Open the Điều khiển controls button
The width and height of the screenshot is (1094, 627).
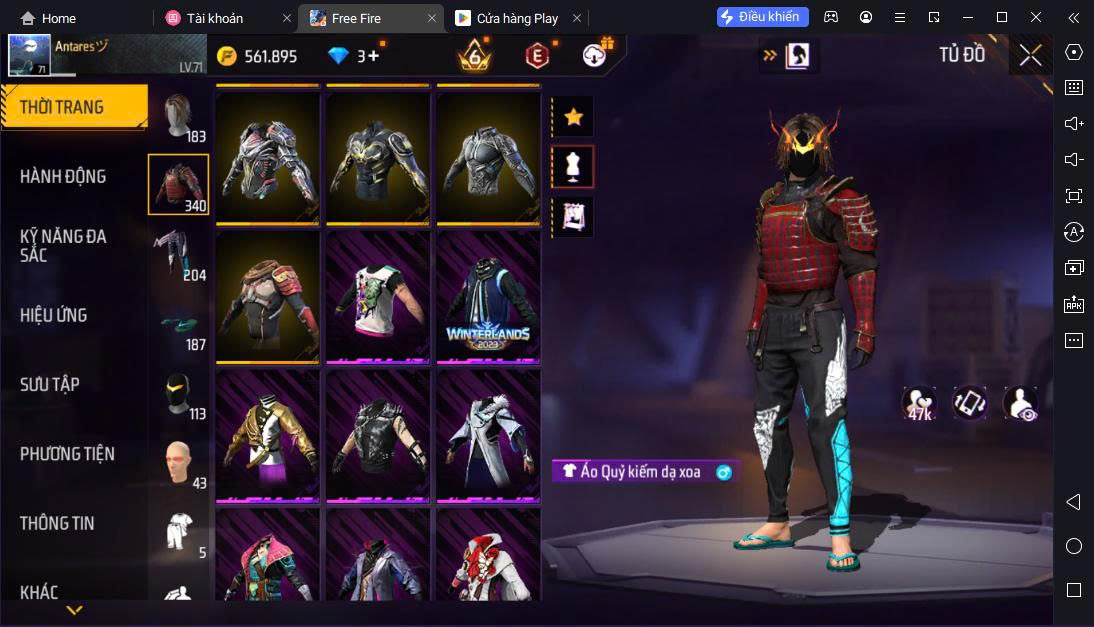pyautogui.click(x=762, y=17)
